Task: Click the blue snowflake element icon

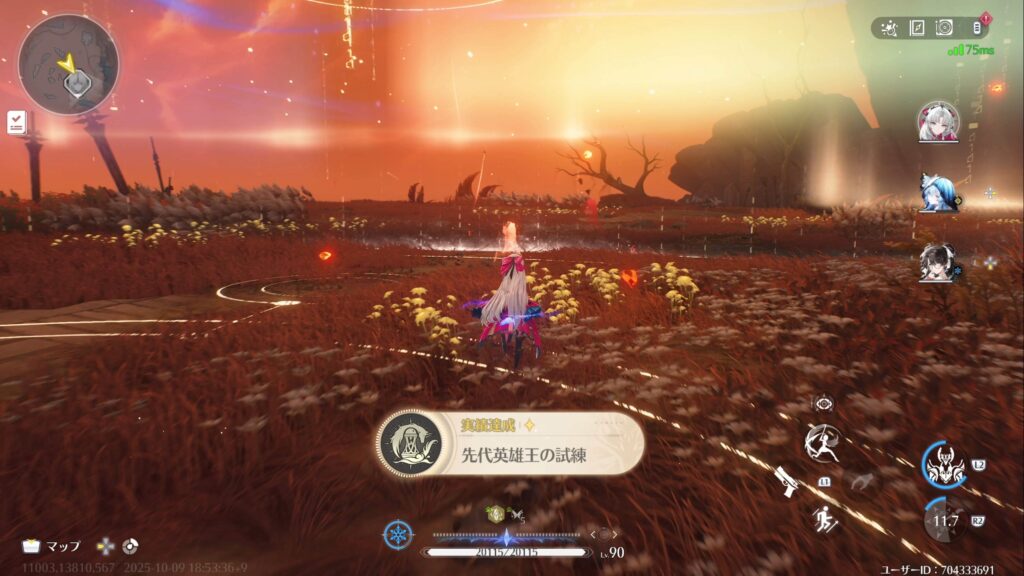Action: [x=397, y=535]
